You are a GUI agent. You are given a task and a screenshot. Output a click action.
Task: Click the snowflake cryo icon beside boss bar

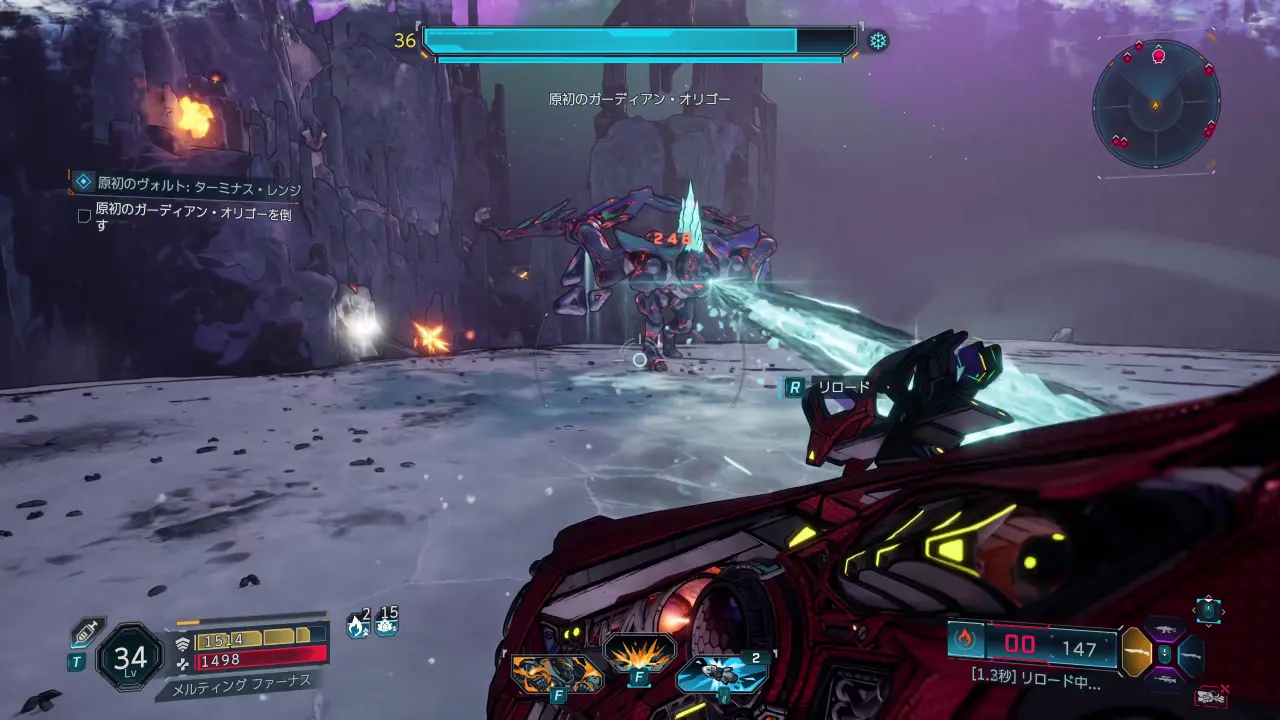878,41
